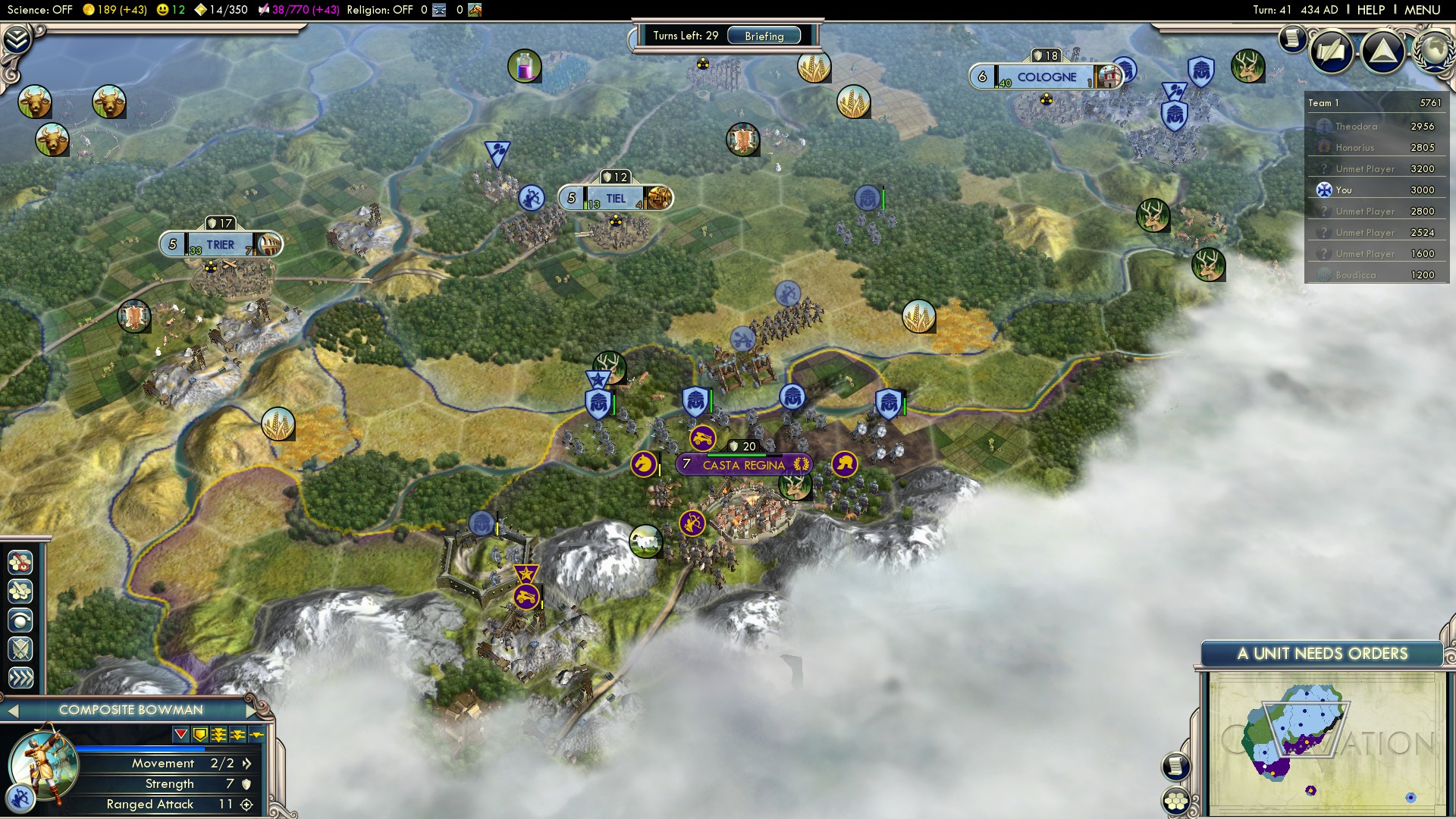Choose the Fortify crossed-swords shield action

[20, 649]
